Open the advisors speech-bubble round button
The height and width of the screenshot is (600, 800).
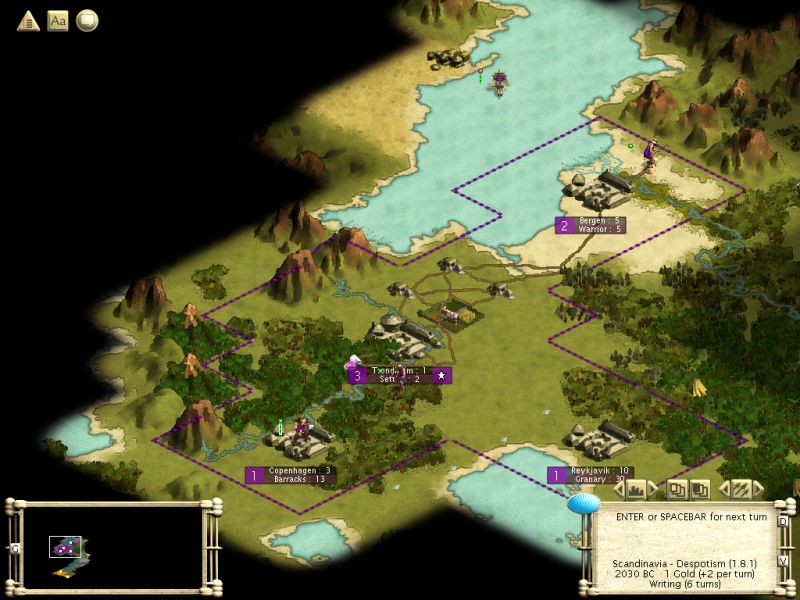tap(88, 20)
